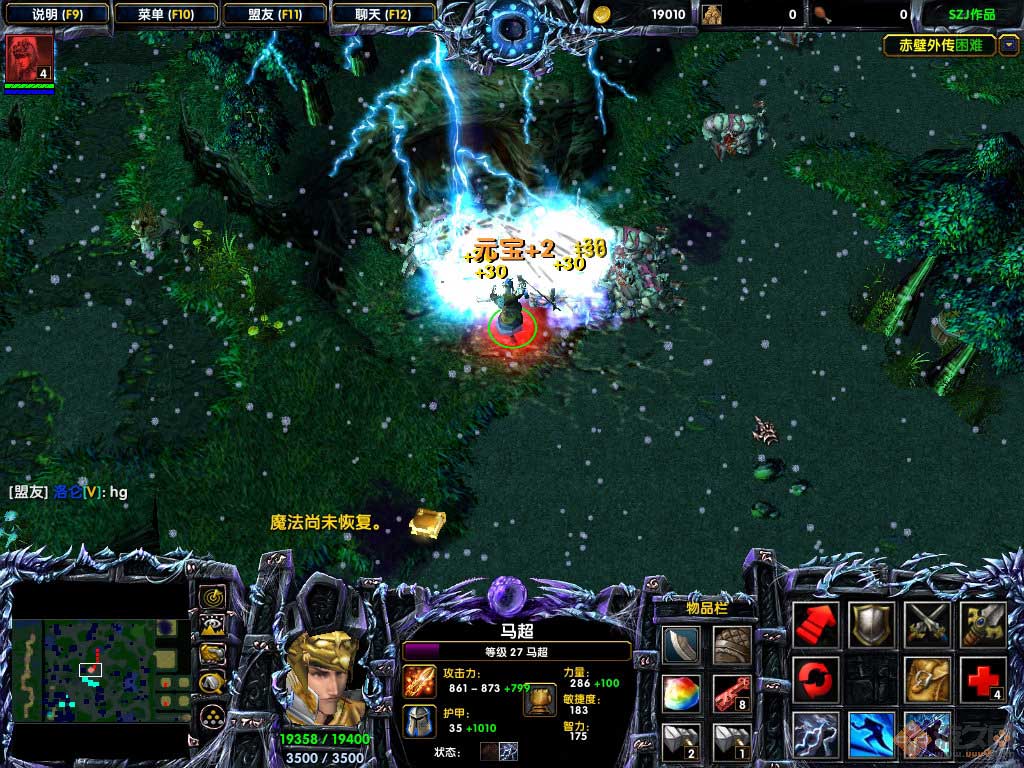Open the 菜单 (F10) game menu

pyautogui.click(x=165, y=14)
